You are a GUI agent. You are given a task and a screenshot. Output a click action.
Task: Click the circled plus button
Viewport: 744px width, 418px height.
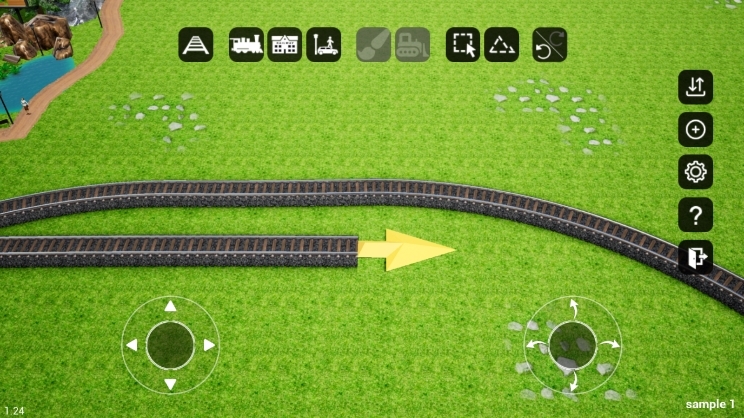click(x=695, y=129)
